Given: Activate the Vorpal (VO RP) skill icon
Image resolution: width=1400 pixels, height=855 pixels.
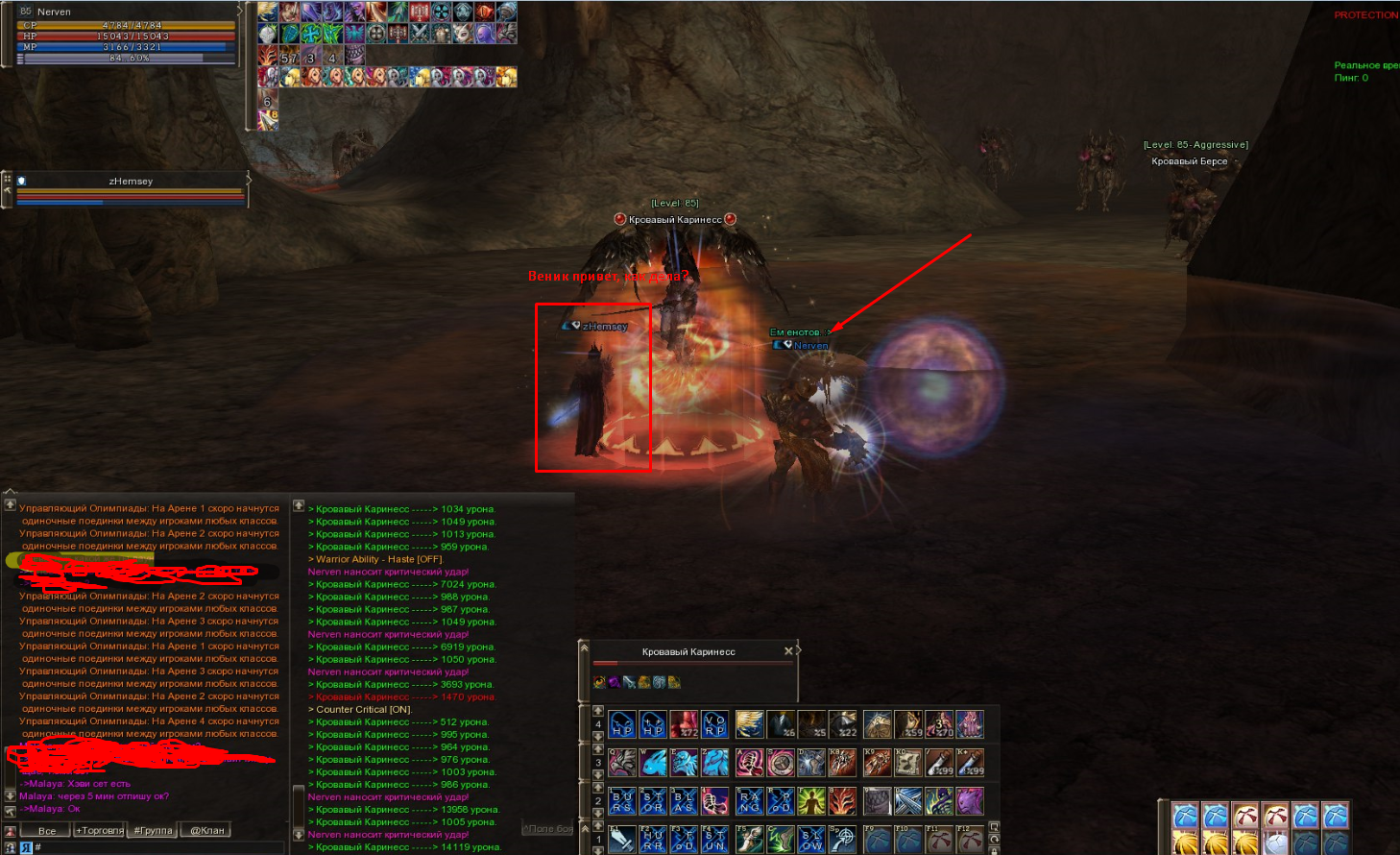Looking at the screenshot, I should pos(713,724).
